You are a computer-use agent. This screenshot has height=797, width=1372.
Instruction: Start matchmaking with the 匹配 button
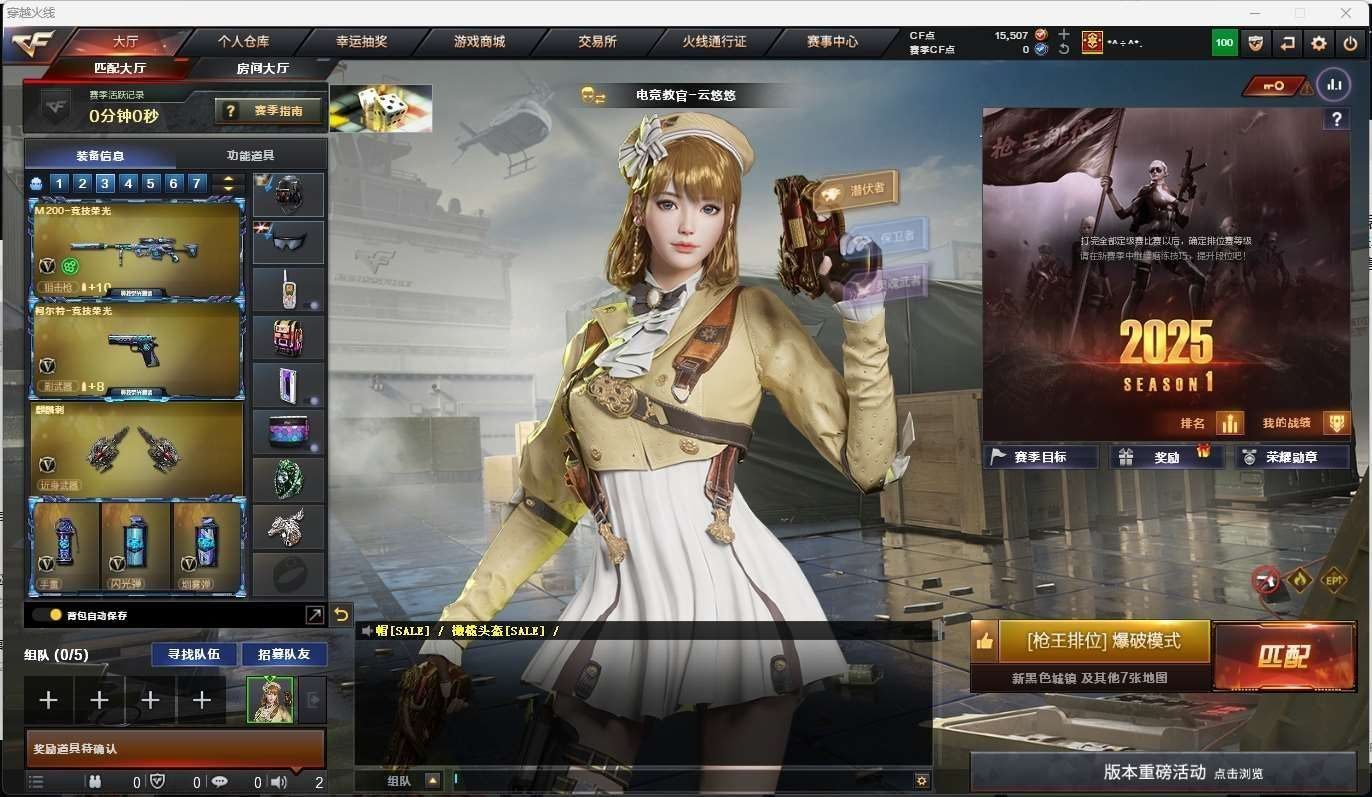point(1283,656)
